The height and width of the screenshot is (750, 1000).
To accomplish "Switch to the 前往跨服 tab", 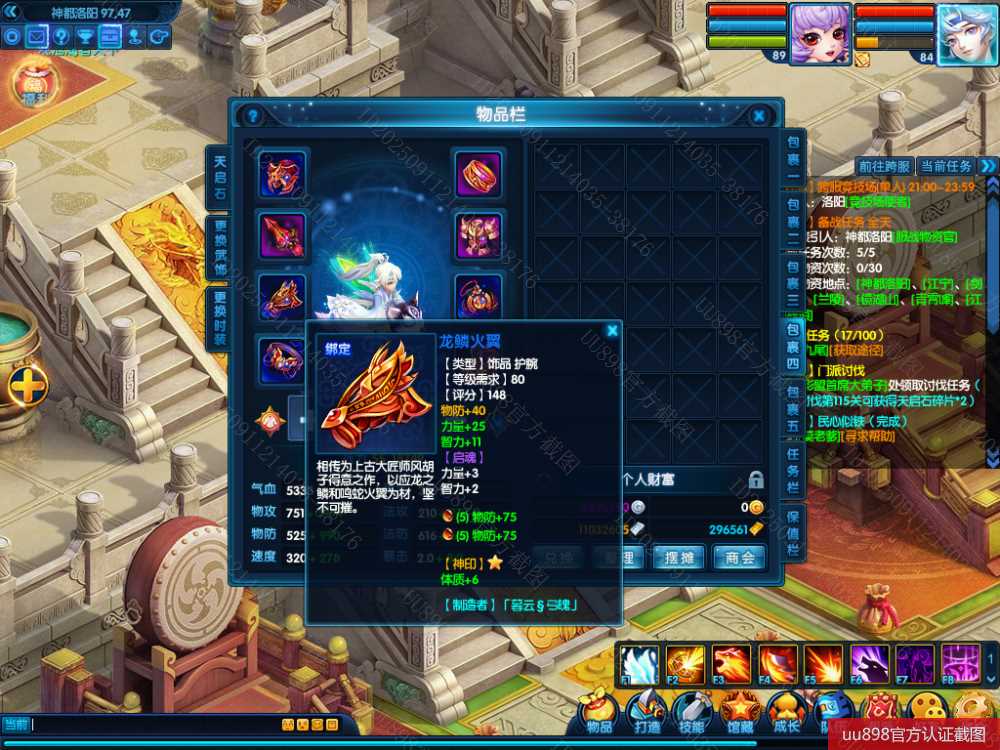I will [884, 166].
